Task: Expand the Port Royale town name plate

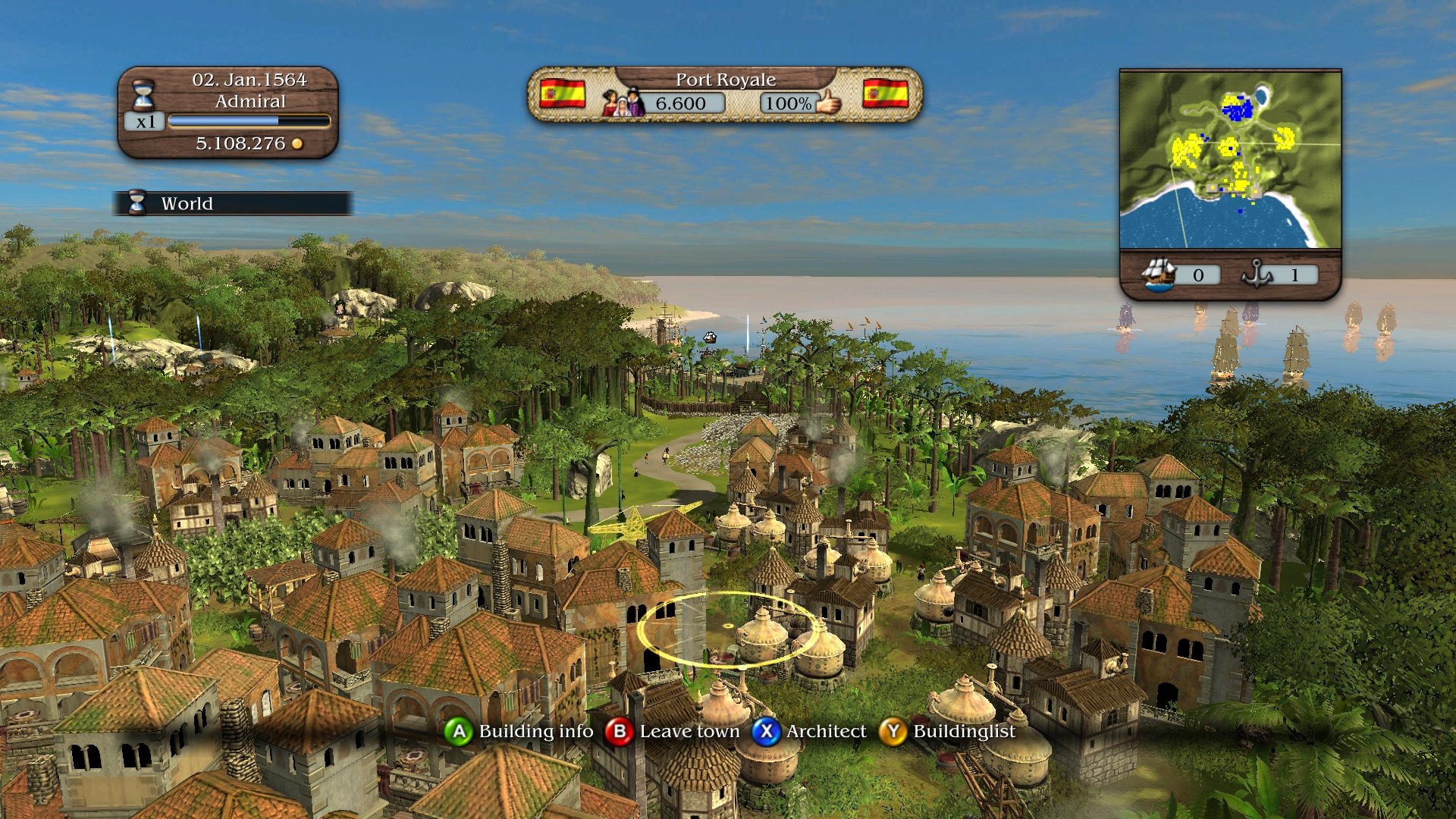Action: 726,79
